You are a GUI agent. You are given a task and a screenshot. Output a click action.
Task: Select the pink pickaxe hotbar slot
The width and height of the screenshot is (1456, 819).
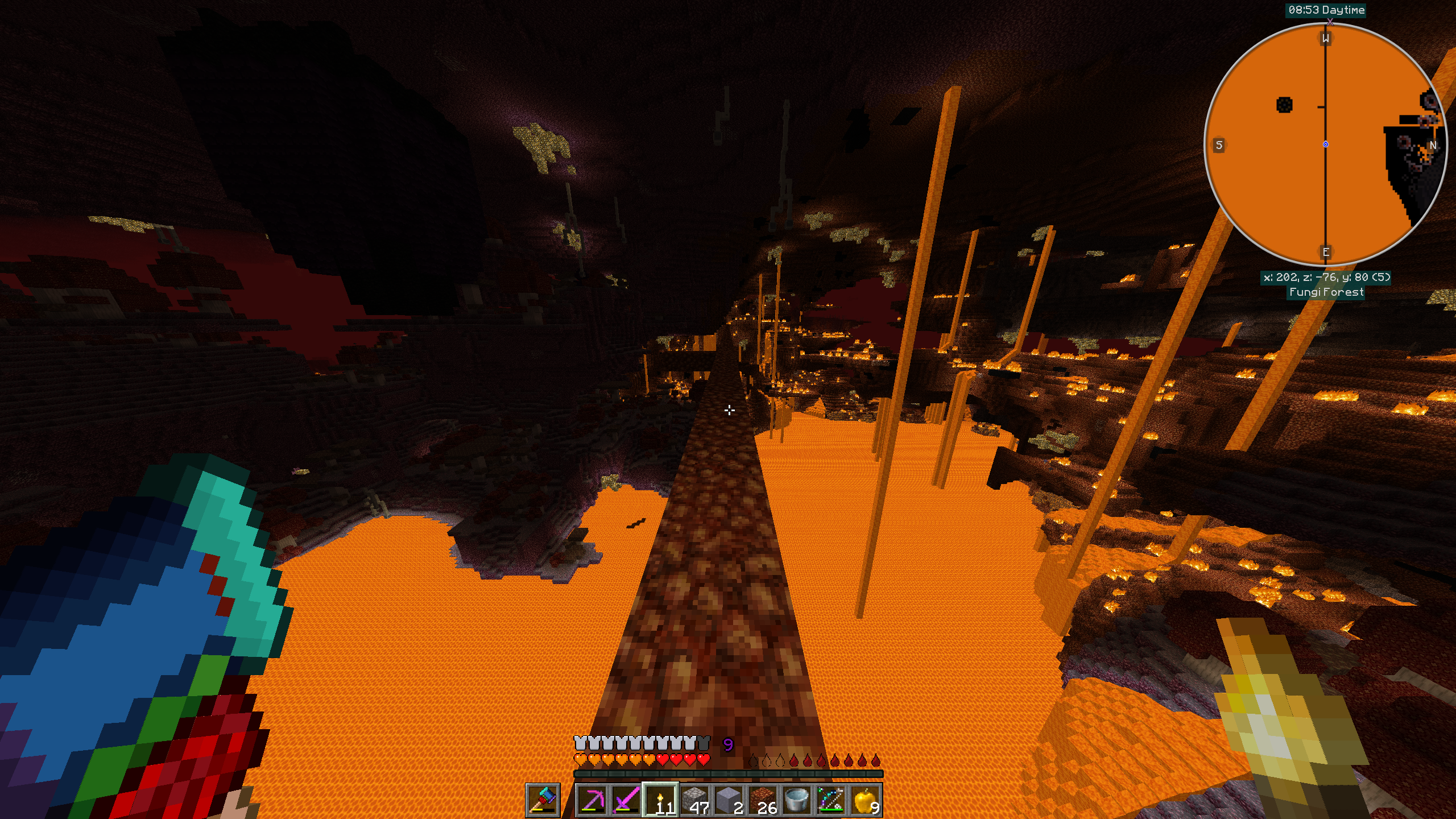pyautogui.click(x=591, y=800)
